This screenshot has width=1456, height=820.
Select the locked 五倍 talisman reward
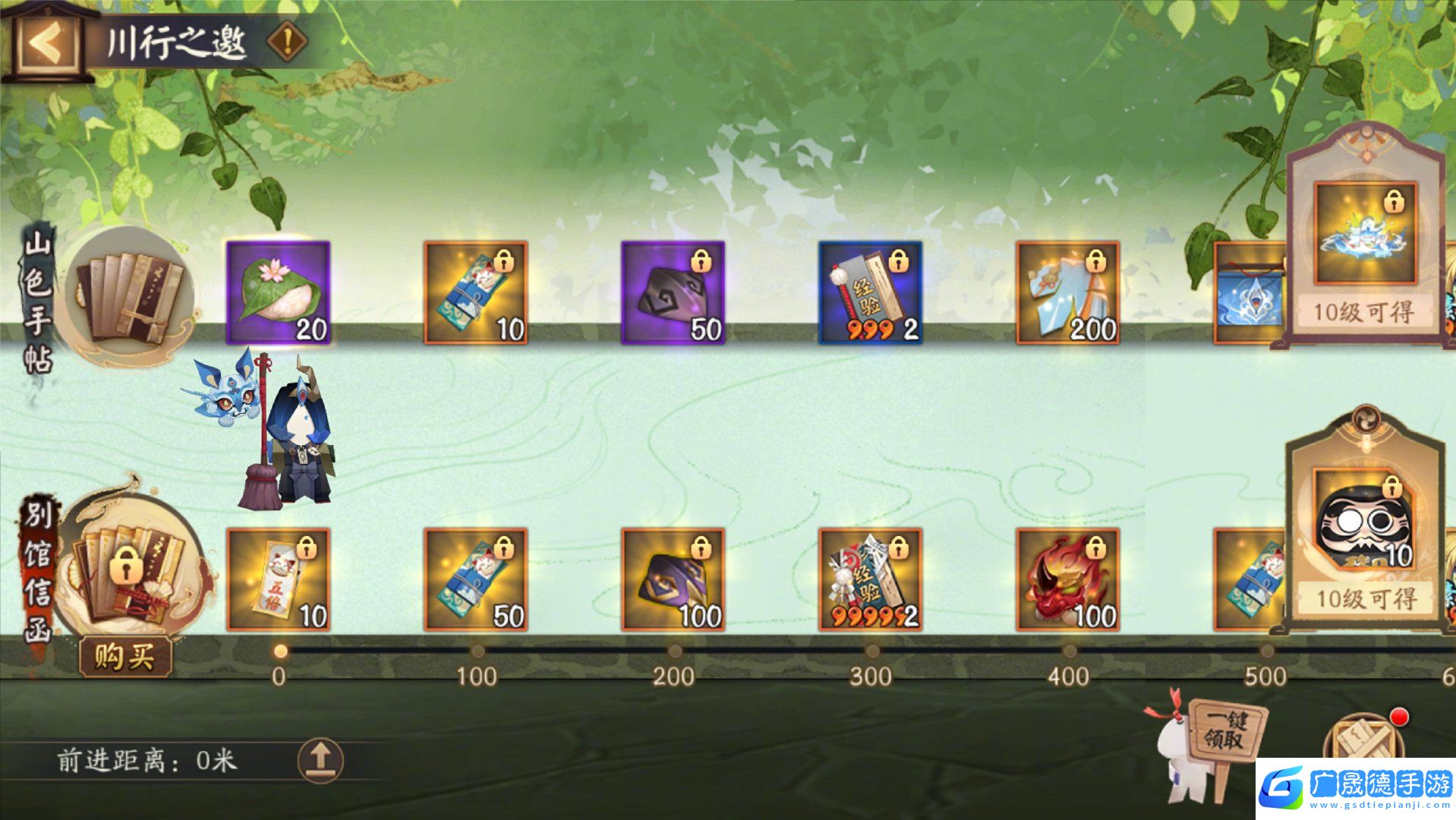[278, 579]
